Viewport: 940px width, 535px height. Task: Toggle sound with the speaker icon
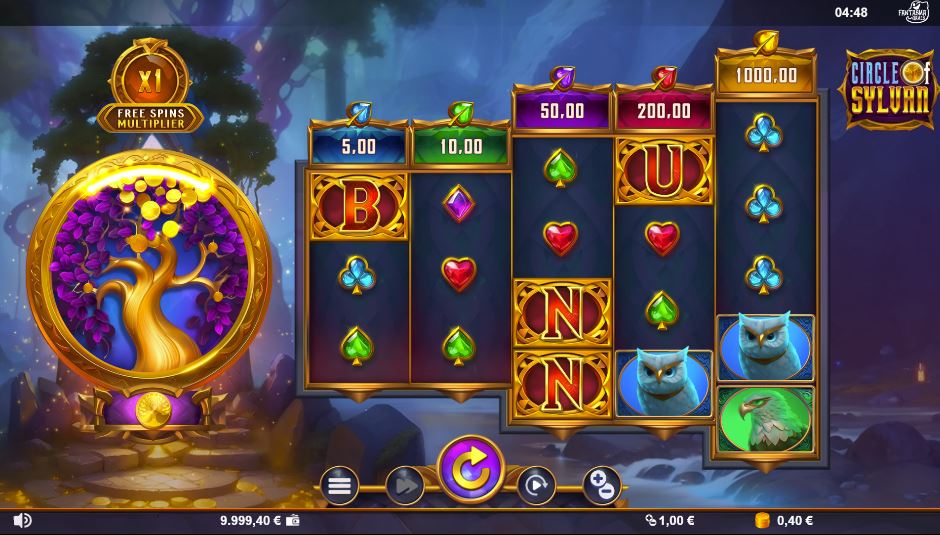[22, 520]
